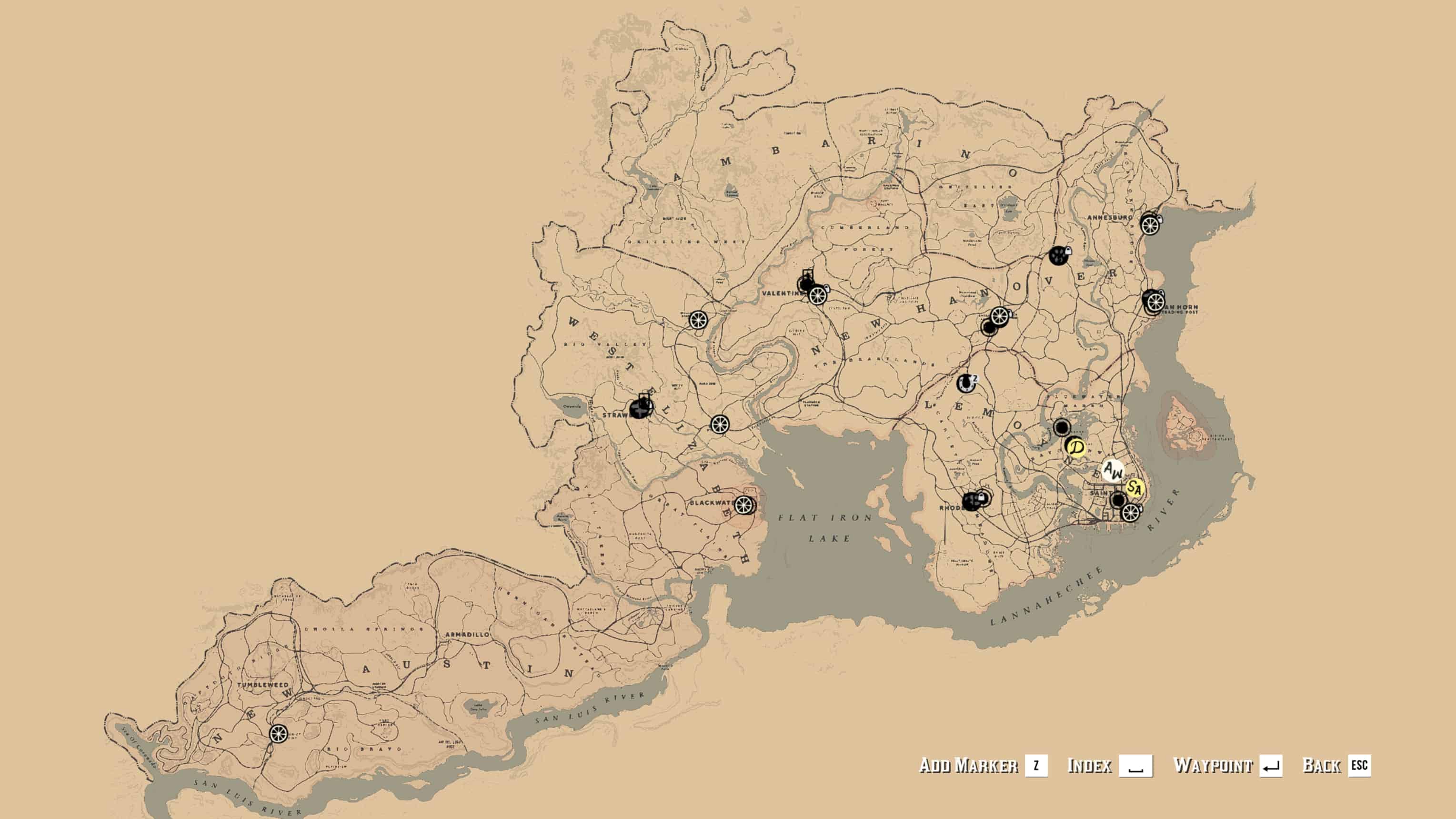This screenshot has height=819, width=1456.
Task: Select the white AW mission marker
Action: point(1113,470)
